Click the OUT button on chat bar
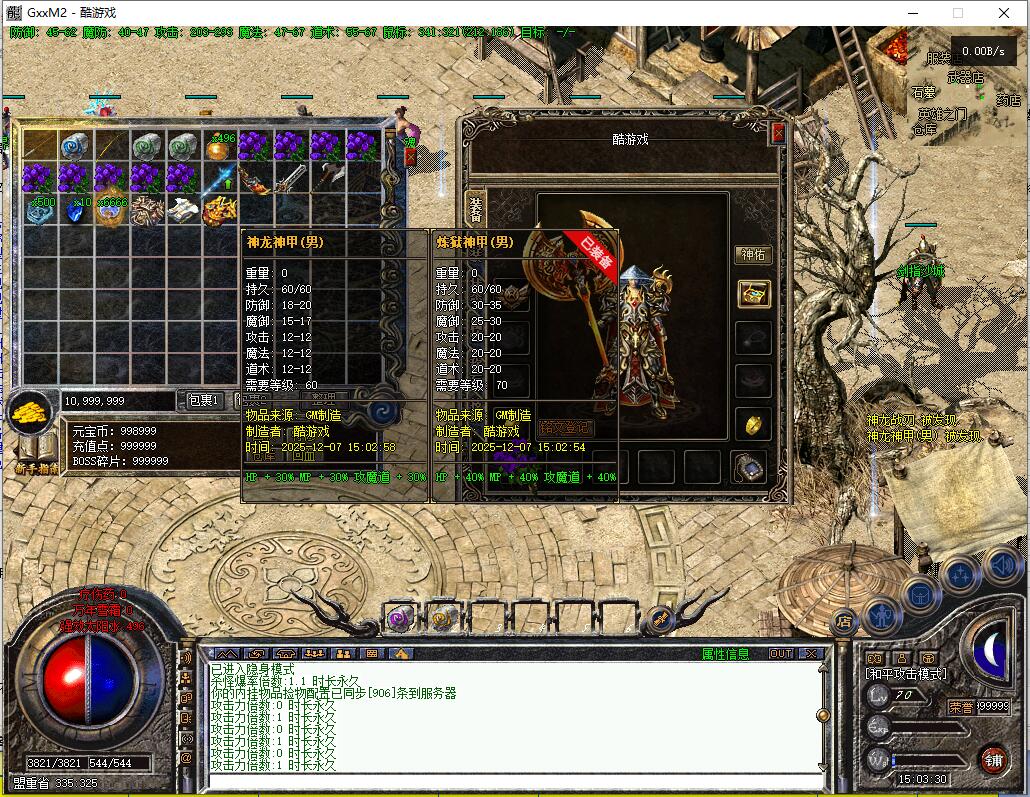The image size is (1030, 797). pyautogui.click(x=781, y=654)
